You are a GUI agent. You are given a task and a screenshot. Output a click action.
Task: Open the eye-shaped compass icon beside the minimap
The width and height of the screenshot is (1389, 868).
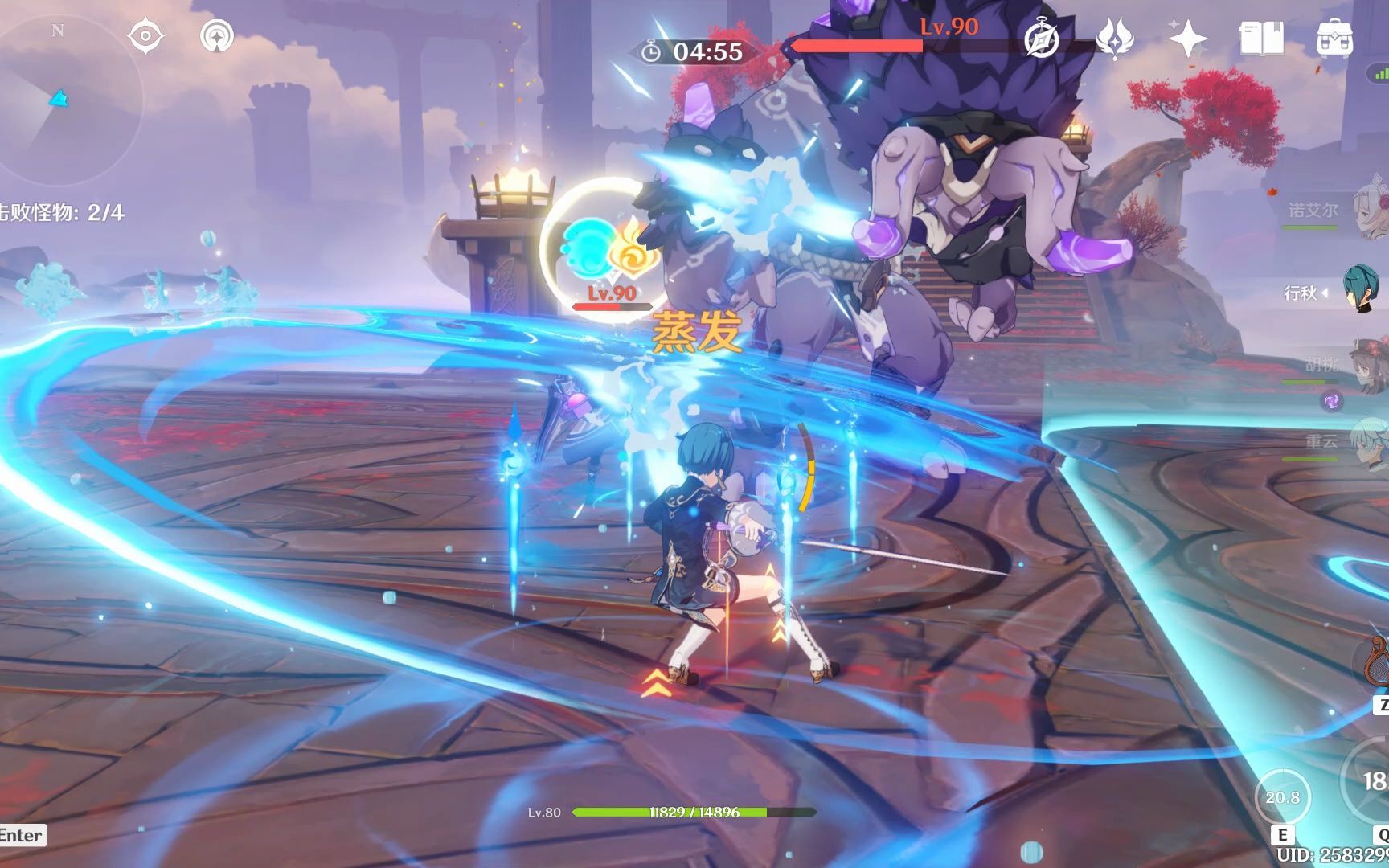tap(145, 37)
